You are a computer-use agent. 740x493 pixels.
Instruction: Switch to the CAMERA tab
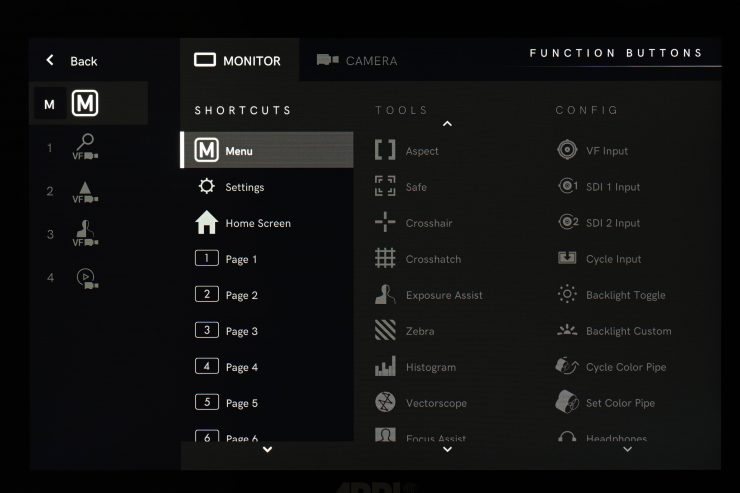[357, 61]
